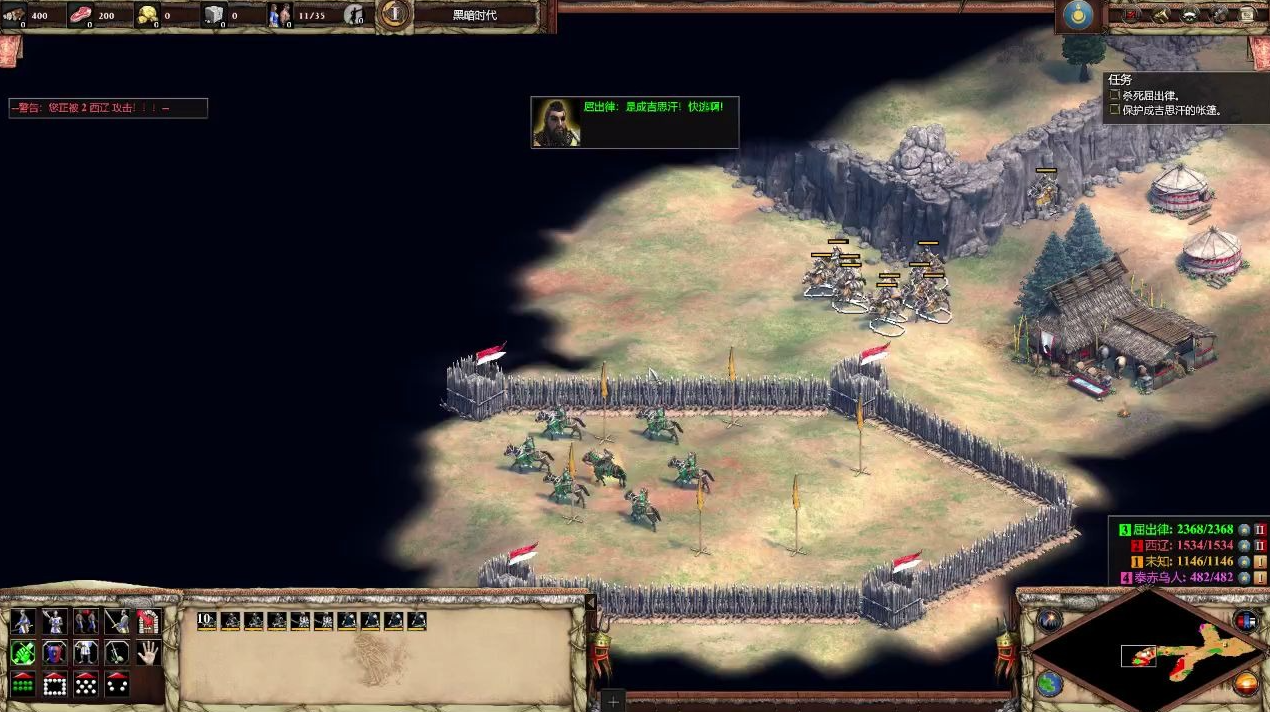Select the hollow box formation button
This screenshot has width=1270, height=712.
(x=54, y=684)
